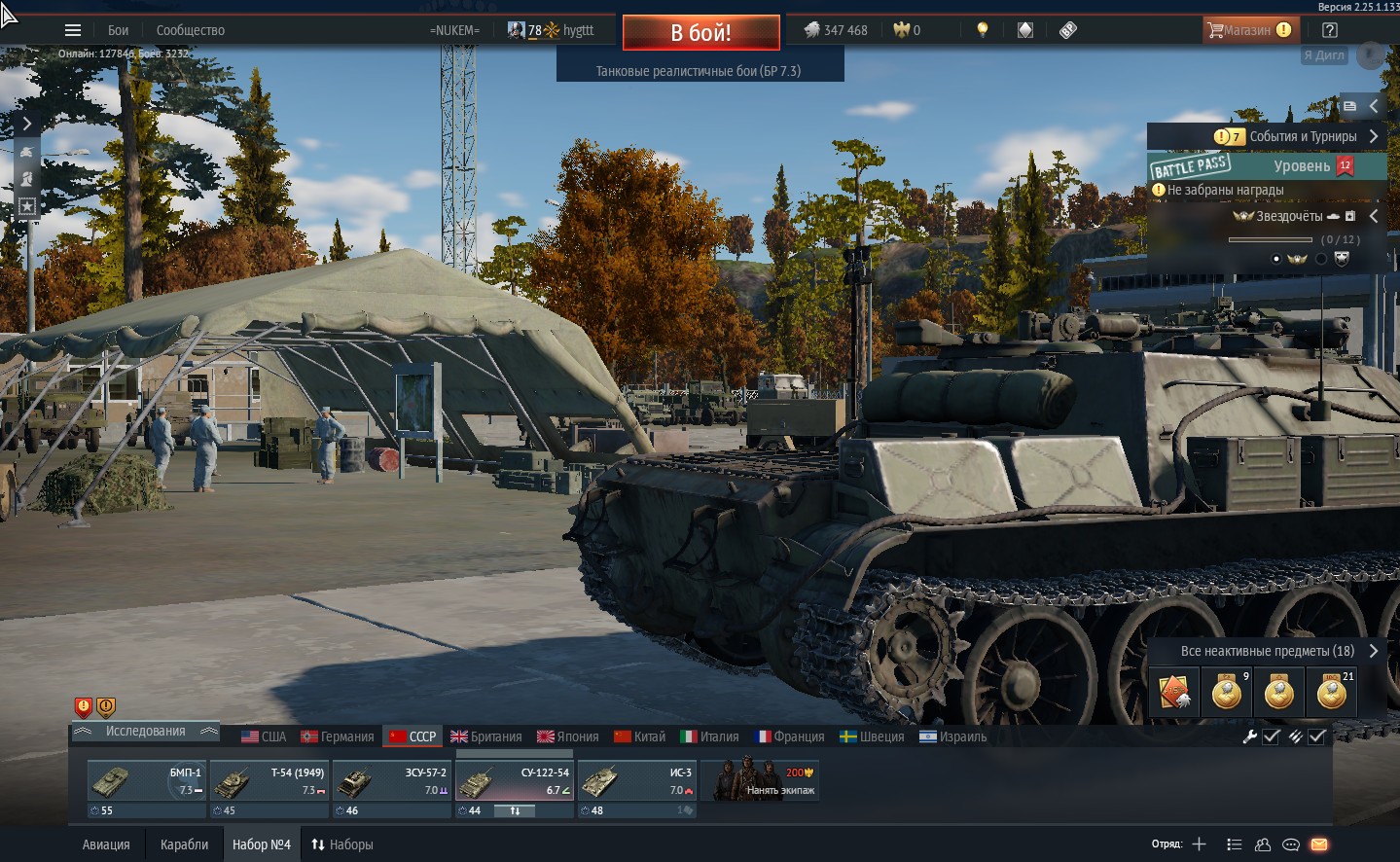Open the Бои menu
Viewport: 1400px width, 862px height.
click(119, 30)
